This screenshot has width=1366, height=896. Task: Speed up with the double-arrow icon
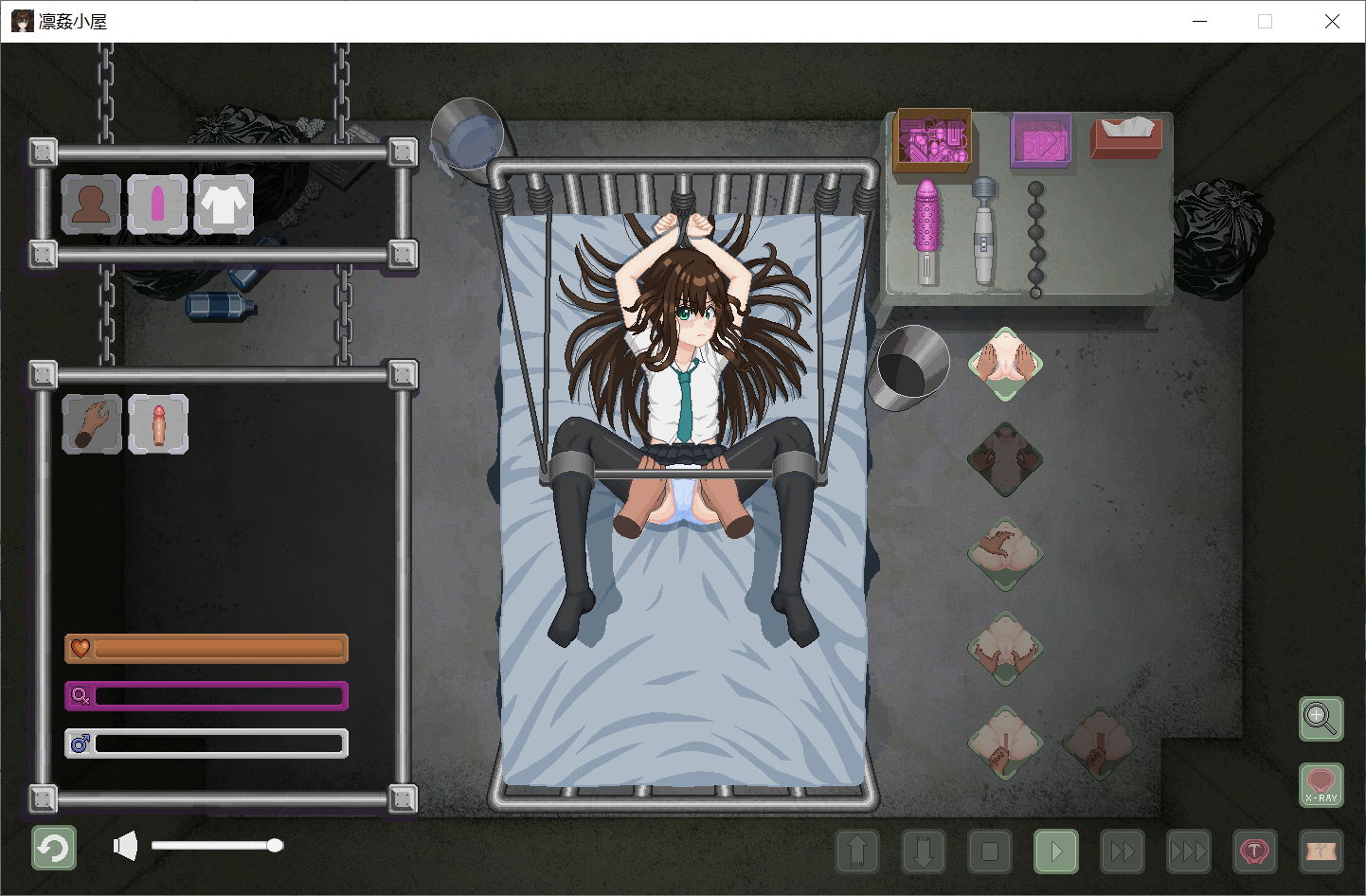(1123, 851)
